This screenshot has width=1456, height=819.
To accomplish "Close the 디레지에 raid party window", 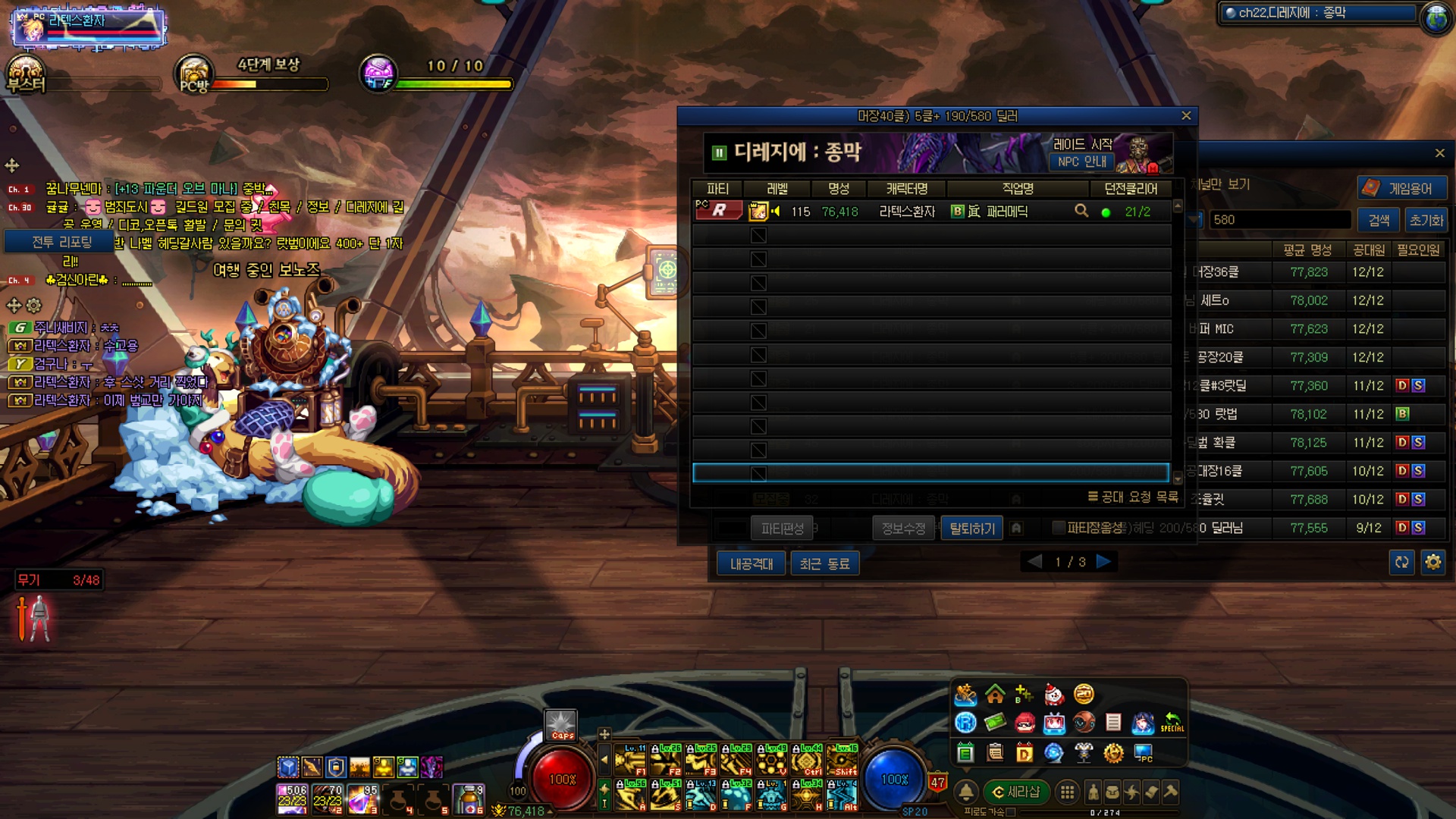I will point(1186,116).
